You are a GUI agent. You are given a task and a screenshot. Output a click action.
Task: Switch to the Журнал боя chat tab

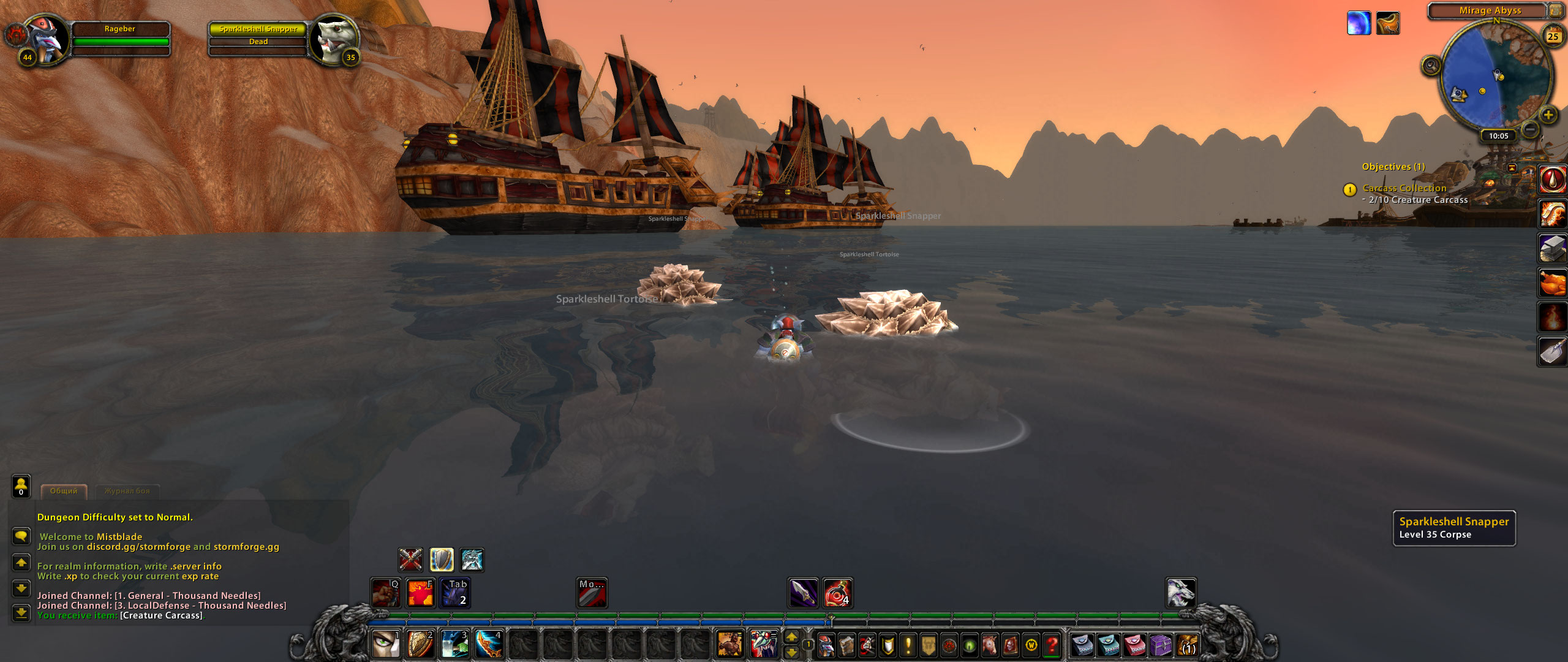coord(127,491)
